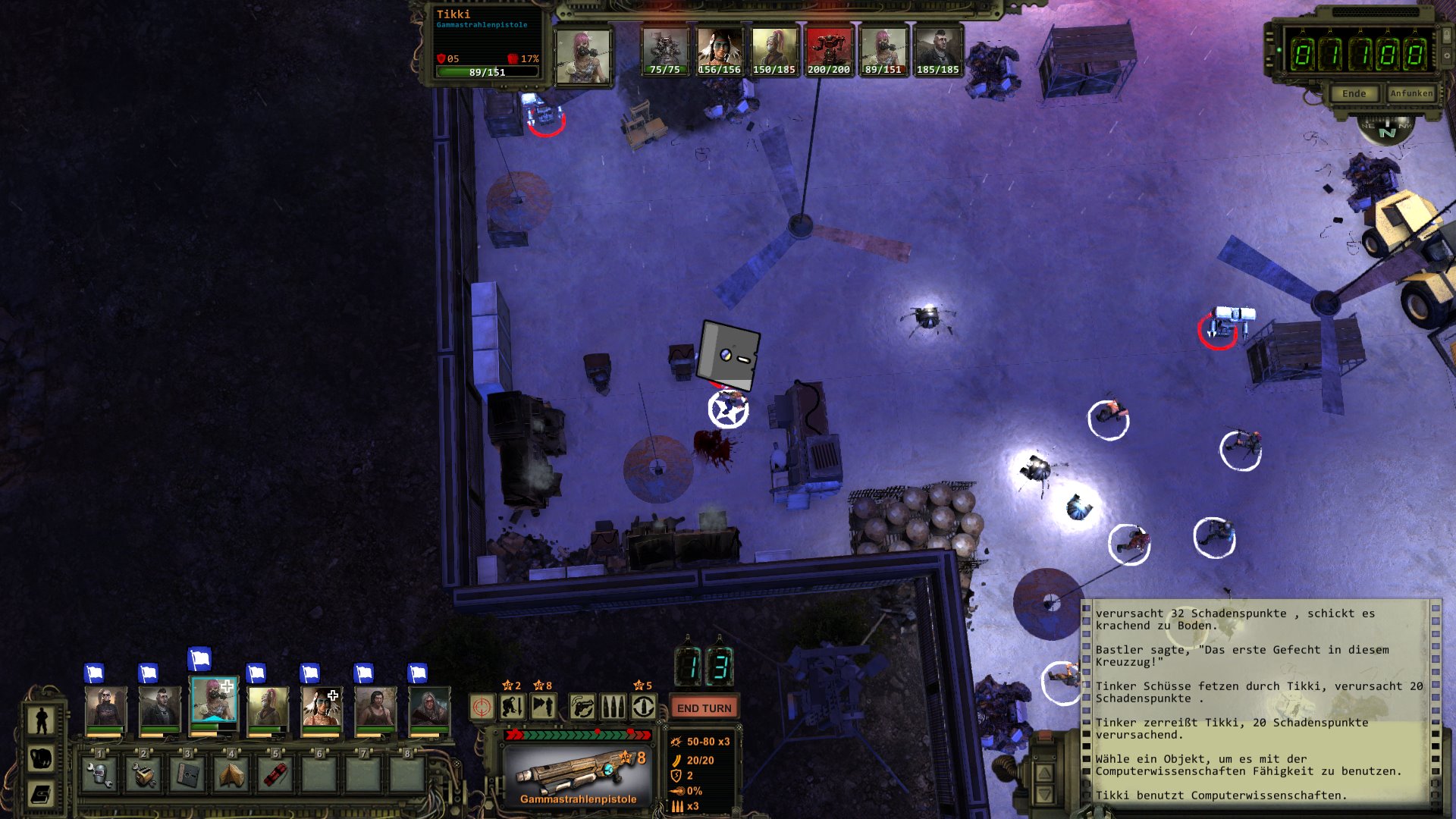
Task: Change fire mode with three-bullets icon
Action: pos(613,708)
